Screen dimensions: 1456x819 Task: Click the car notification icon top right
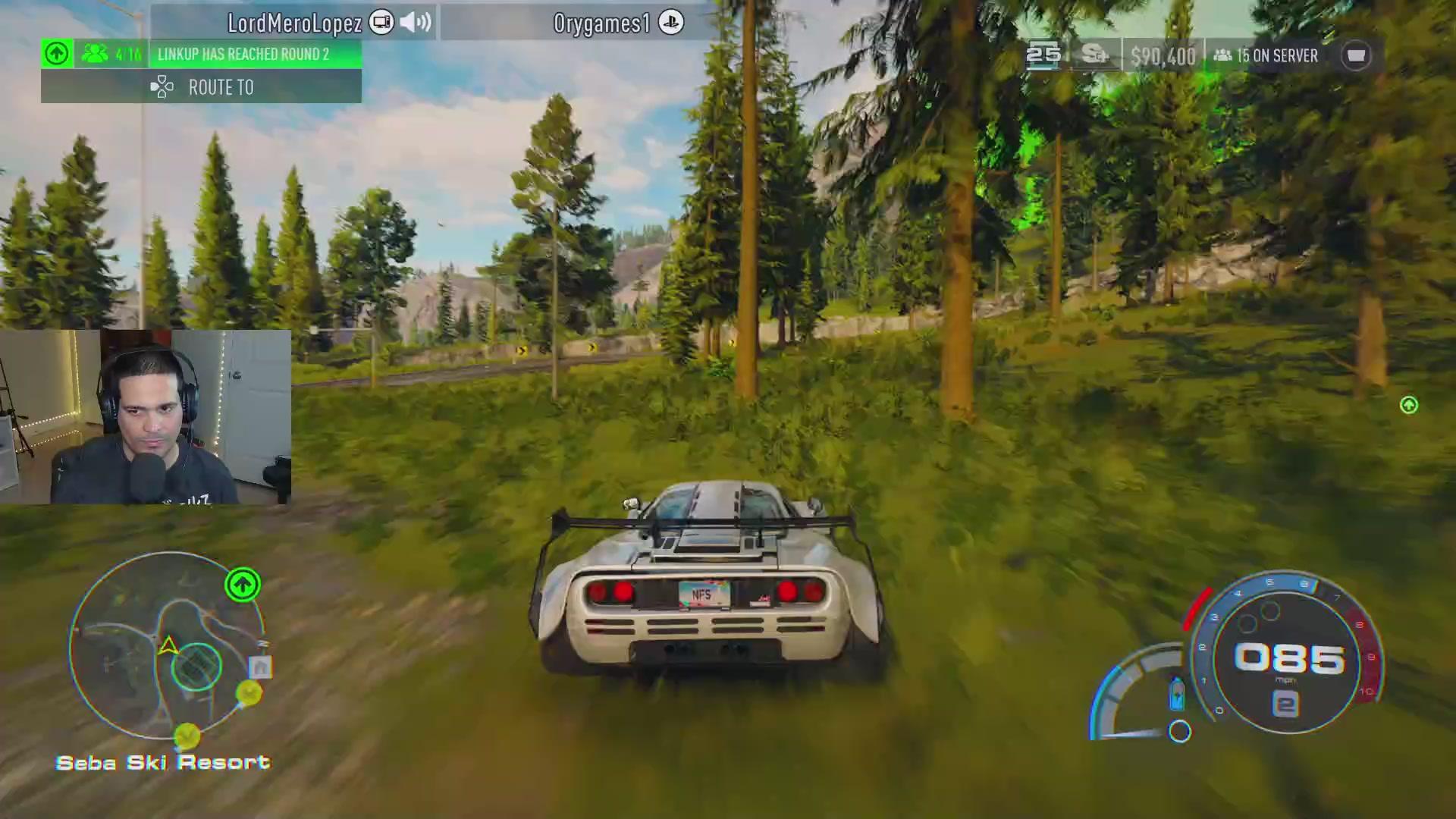tap(1357, 55)
